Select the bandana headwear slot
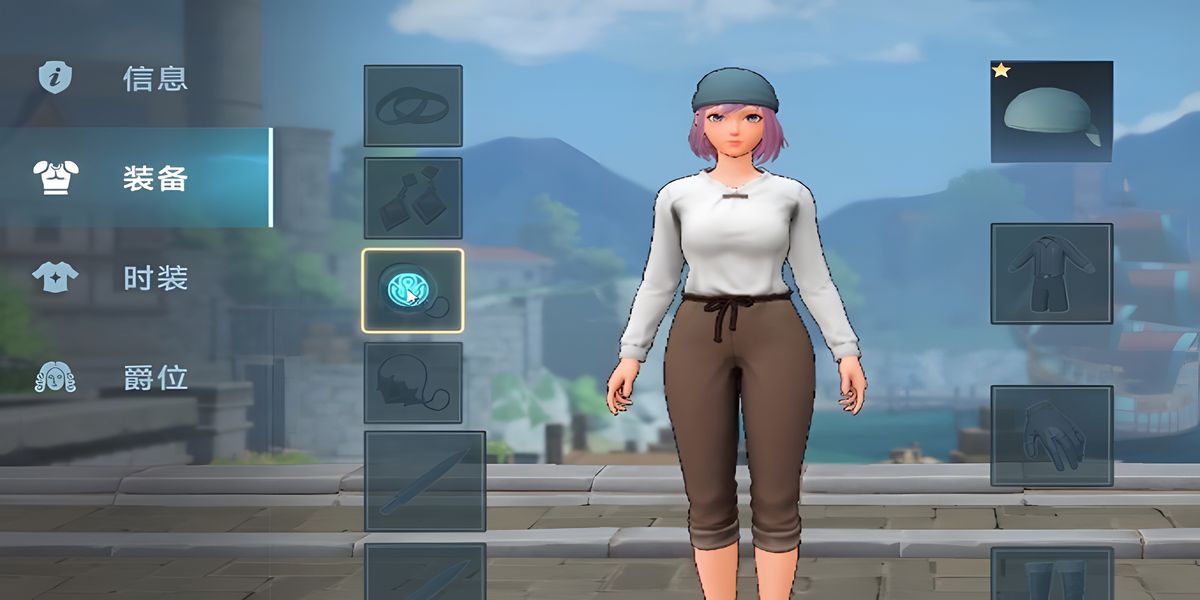The height and width of the screenshot is (600, 1200). click(1051, 112)
